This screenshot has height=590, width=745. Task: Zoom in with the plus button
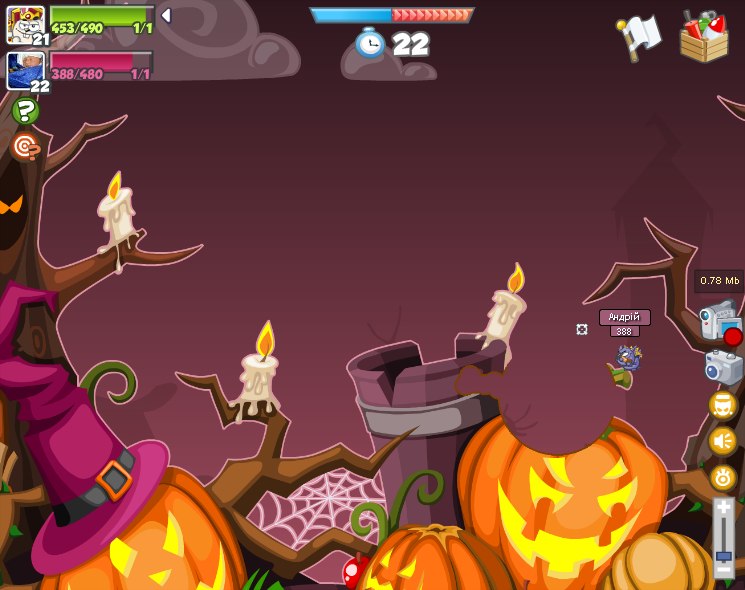pos(723,509)
